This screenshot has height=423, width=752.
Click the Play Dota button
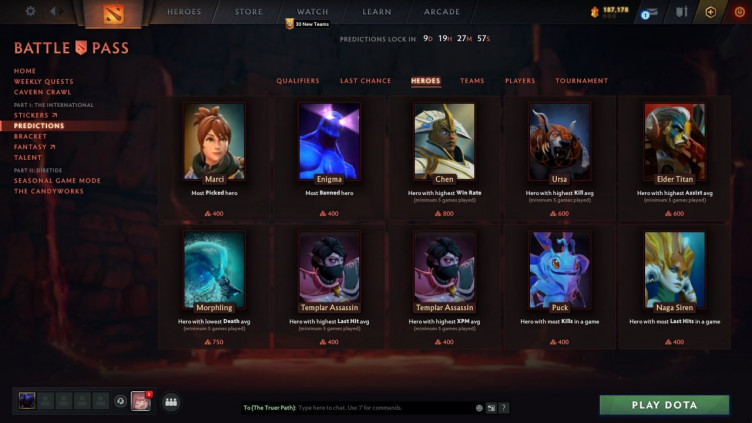(x=664, y=405)
